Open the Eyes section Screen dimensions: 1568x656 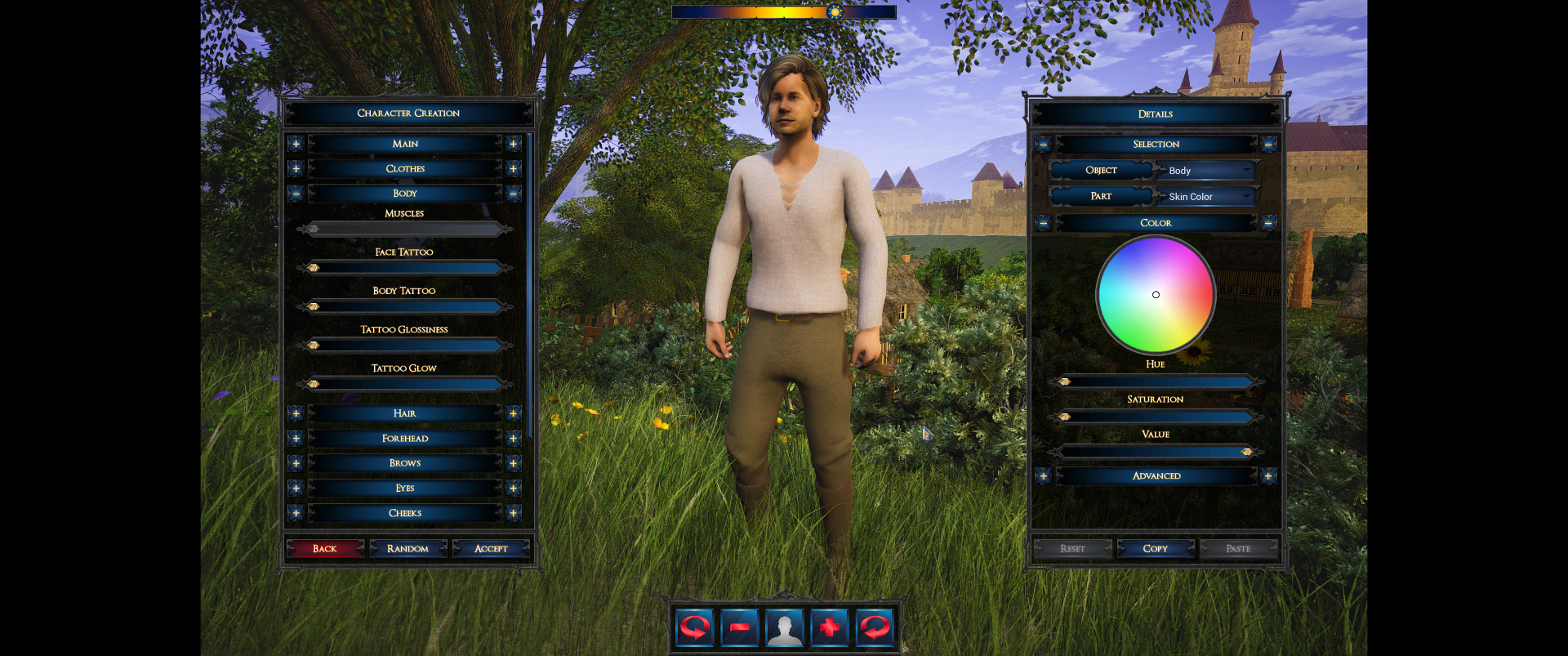pos(405,489)
